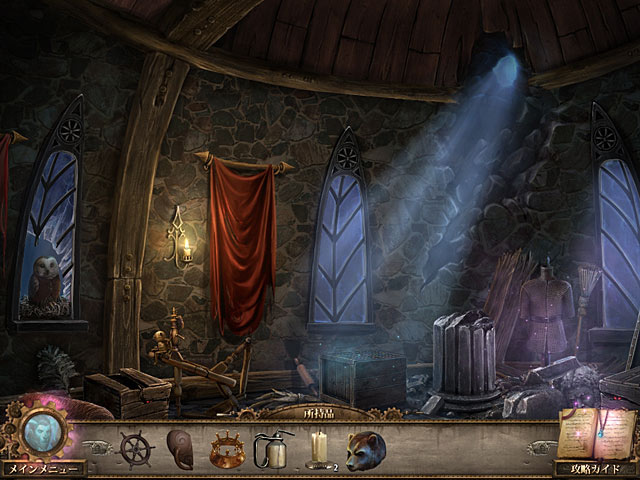Choose the golden crown inventory item
Viewport: 640px width, 480px height.
tap(226, 447)
